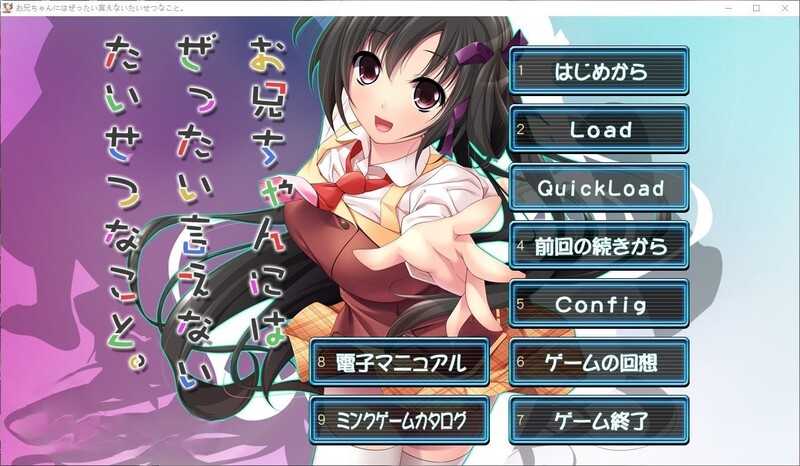Image resolution: width=800 pixels, height=466 pixels.
Task: Open the 電子マニュアル electronic manual
Action: (x=400, y=362)
